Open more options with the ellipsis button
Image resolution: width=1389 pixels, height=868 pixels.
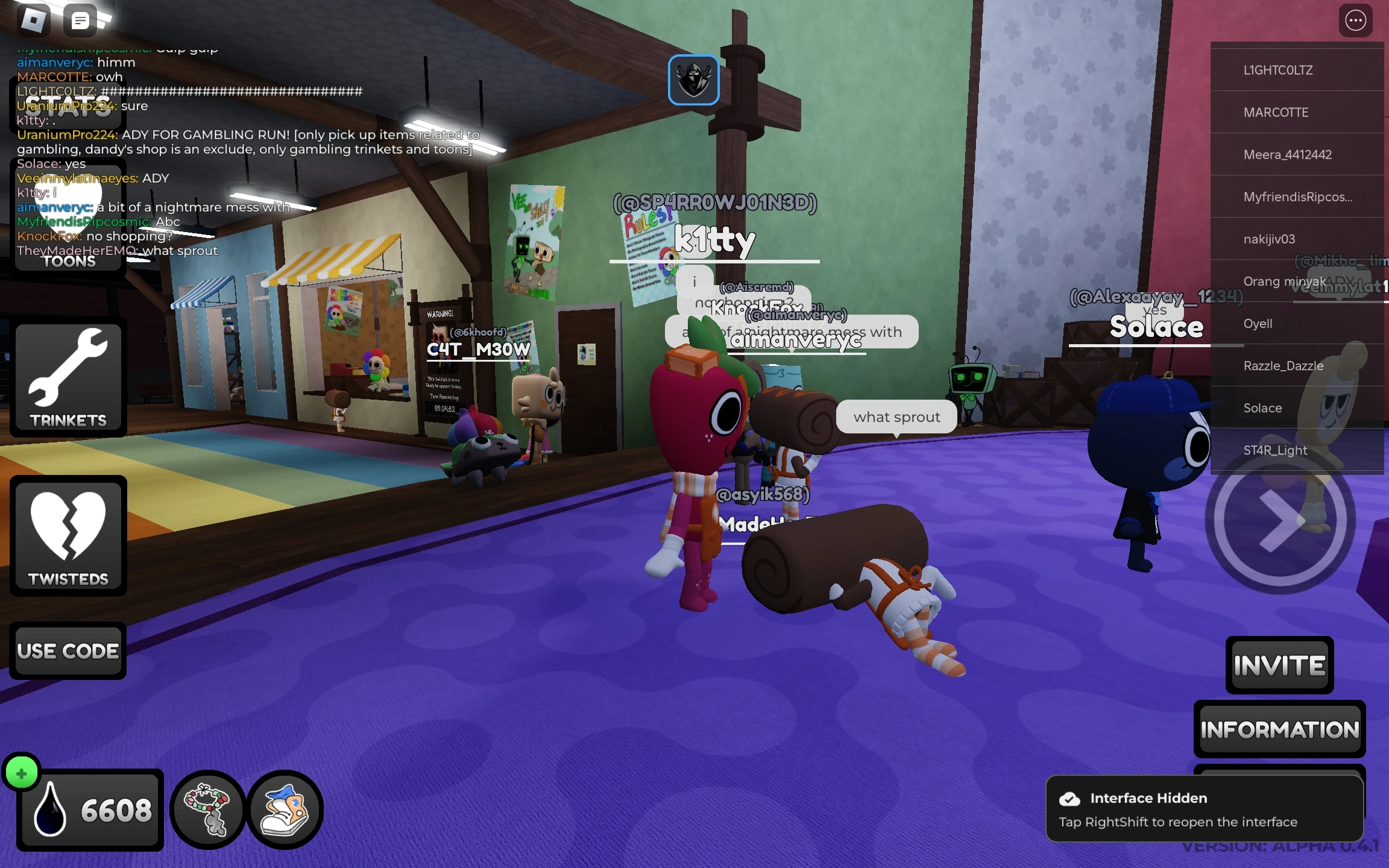click(1355, 20)
